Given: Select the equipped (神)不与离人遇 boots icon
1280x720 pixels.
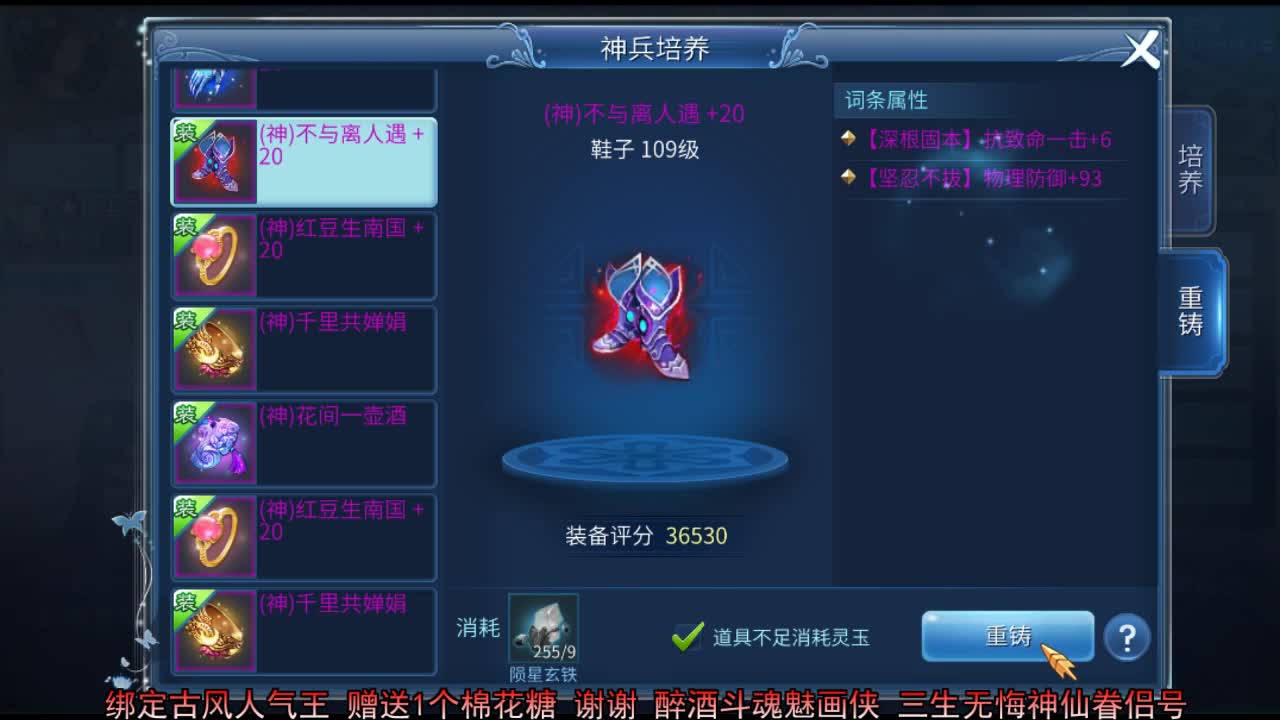Looking at the screenshot, I should coord(215,160).
